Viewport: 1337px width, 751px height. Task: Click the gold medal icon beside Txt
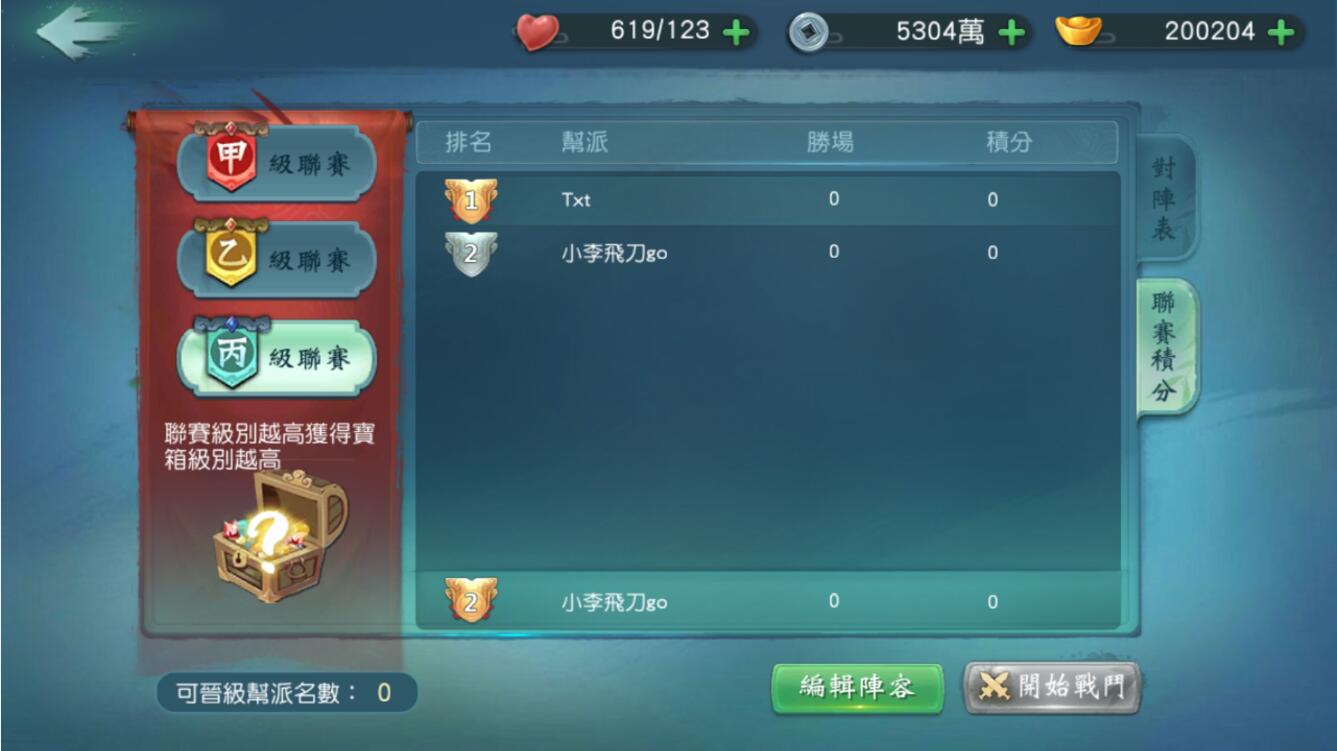tap(471, 198)
